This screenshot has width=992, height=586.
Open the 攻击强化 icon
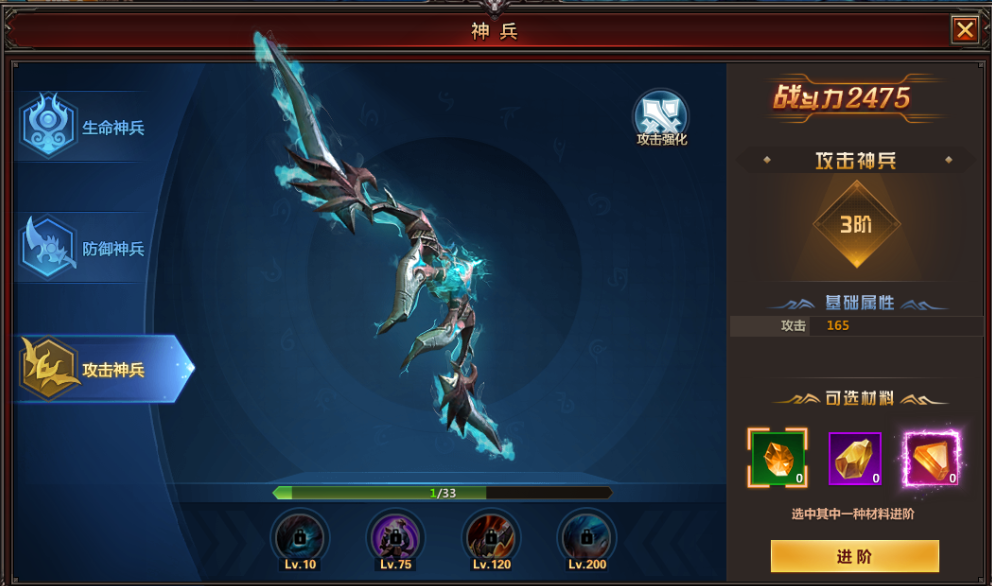[x=661, y=117]
